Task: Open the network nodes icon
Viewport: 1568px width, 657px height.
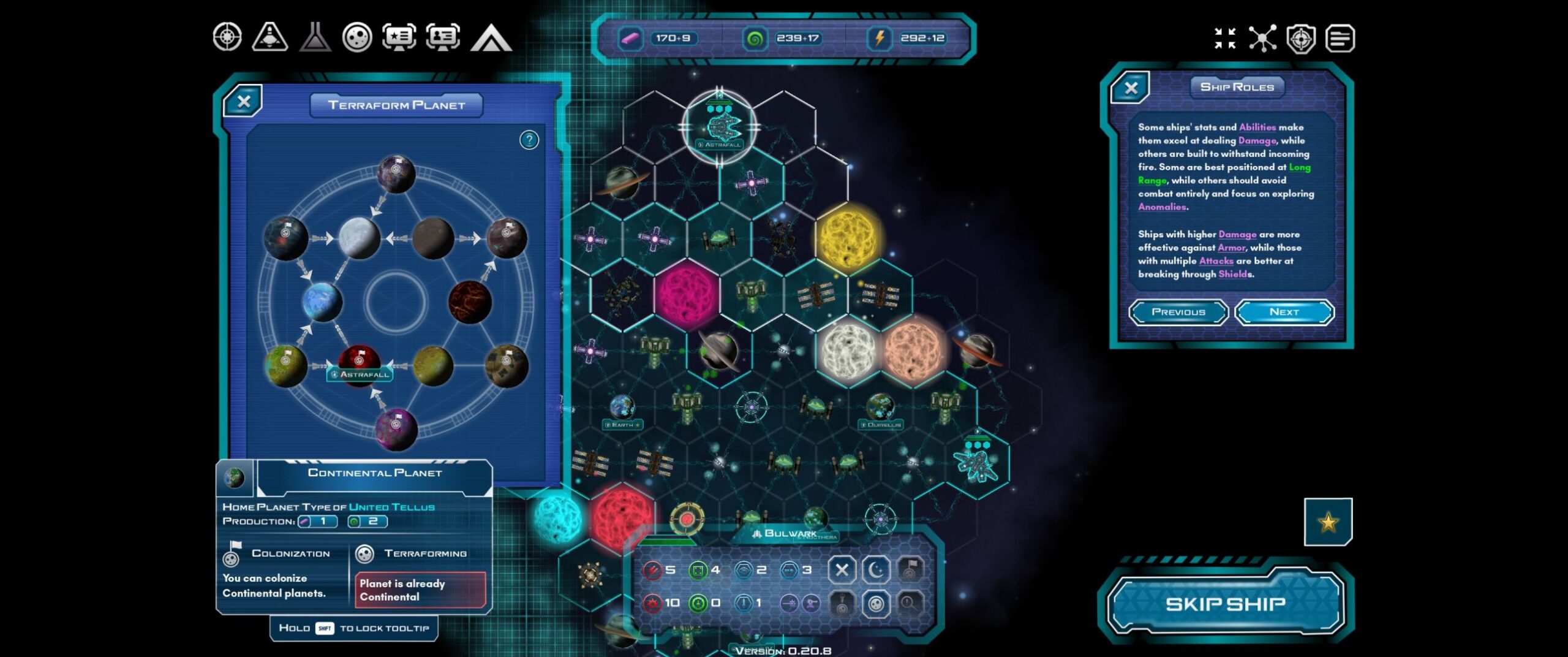Action: click(1262, 38)
